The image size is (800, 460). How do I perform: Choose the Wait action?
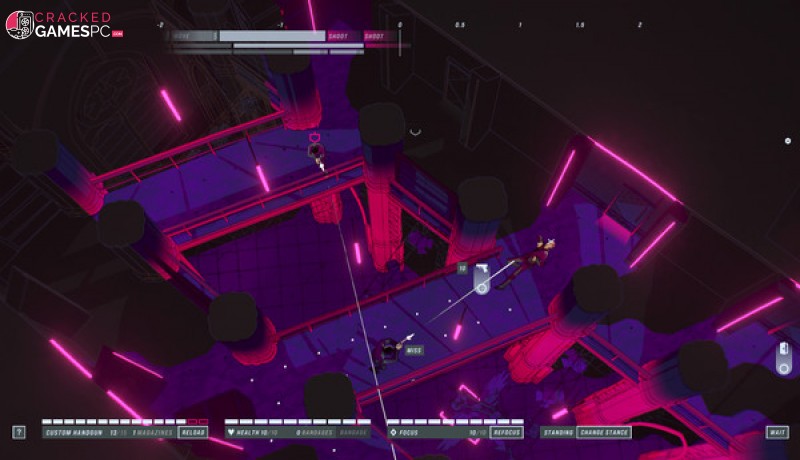click(x=777, y=433)
